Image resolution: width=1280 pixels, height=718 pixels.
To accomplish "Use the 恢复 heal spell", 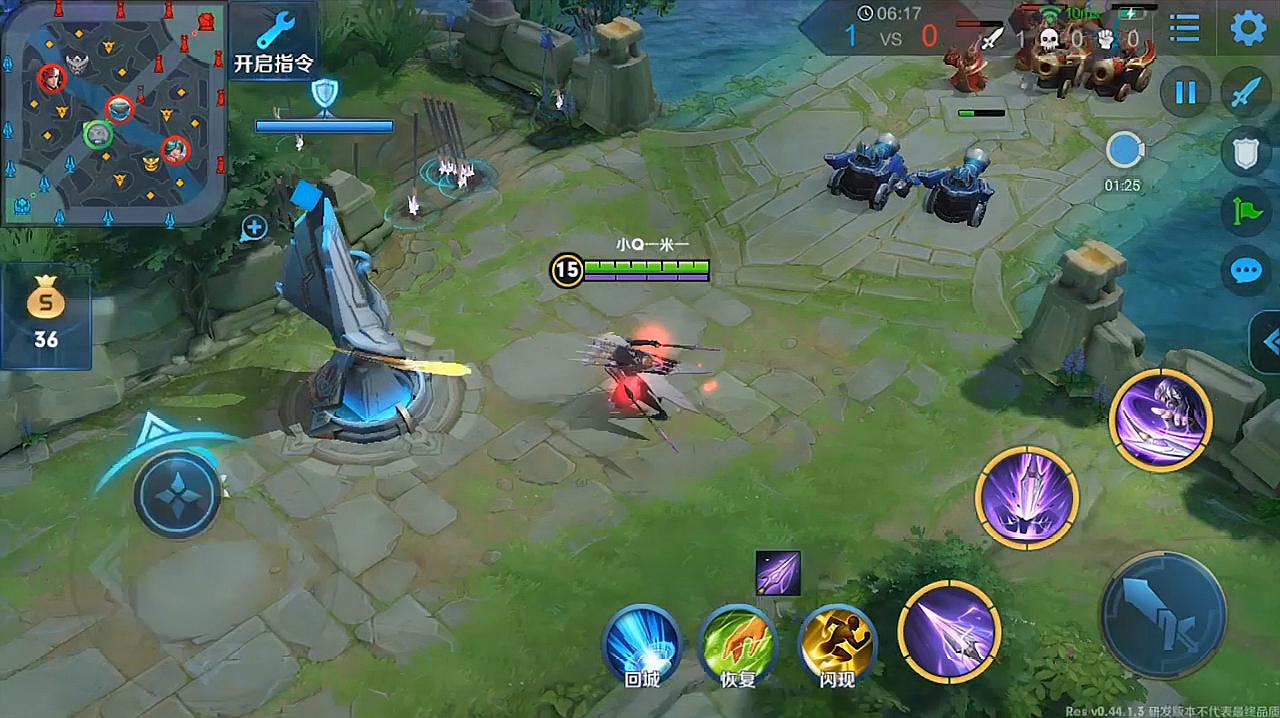I will point(737,643).
